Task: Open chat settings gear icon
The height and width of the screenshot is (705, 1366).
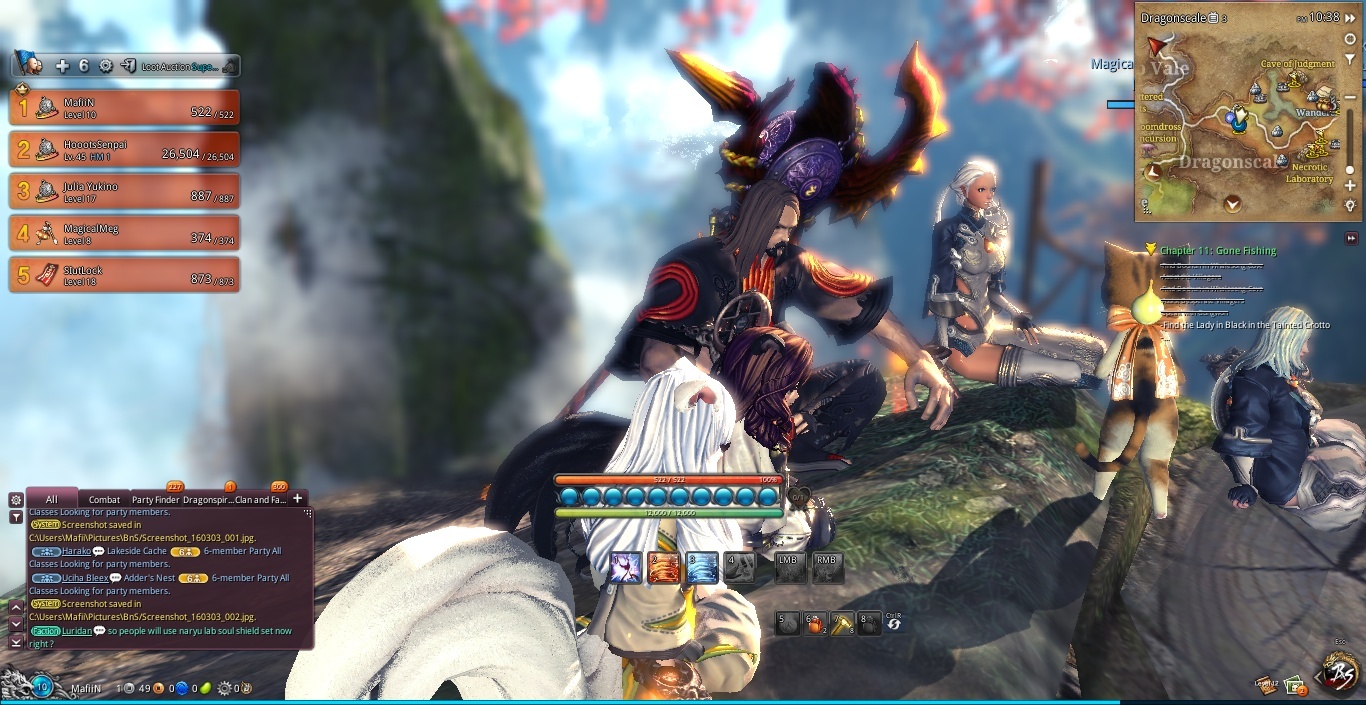Action: click(15, 499)
